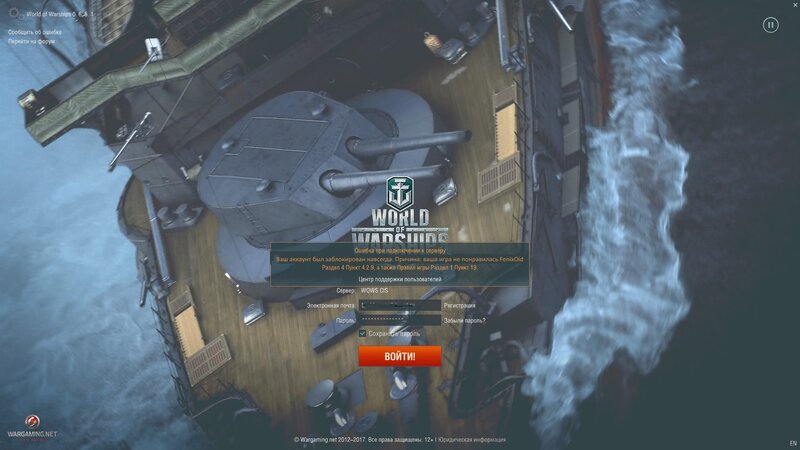
Task: Open Центр поддержки пользователей support link
Action: tap(400, 279)
